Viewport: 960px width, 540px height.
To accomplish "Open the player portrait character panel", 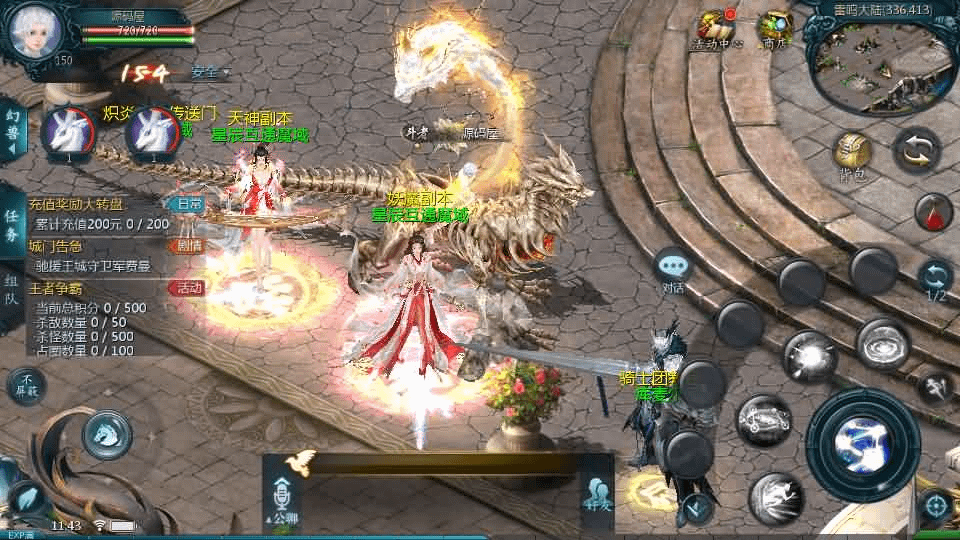I will point(35,30).
